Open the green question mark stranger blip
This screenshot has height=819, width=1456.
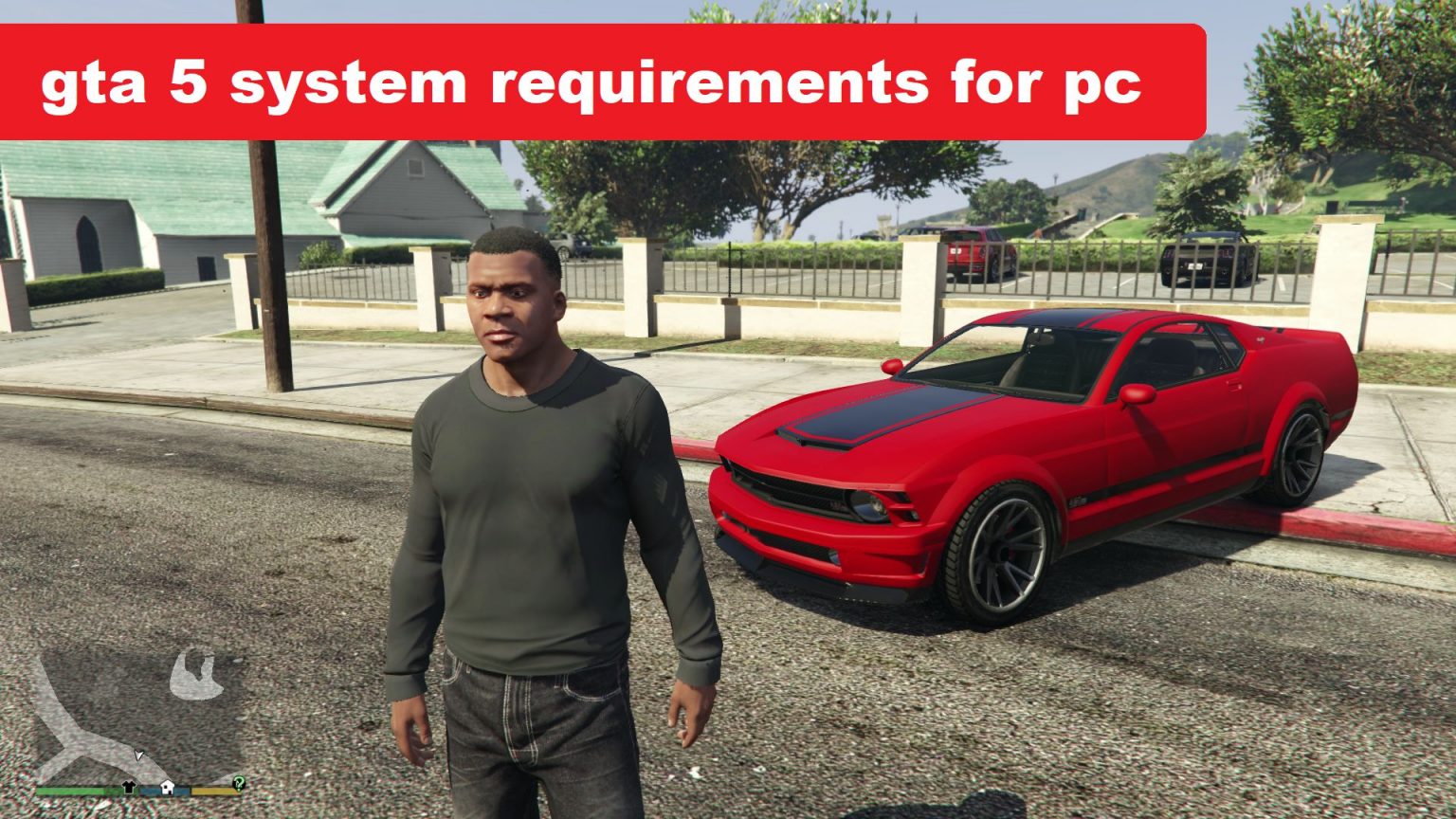pos(239,786)
